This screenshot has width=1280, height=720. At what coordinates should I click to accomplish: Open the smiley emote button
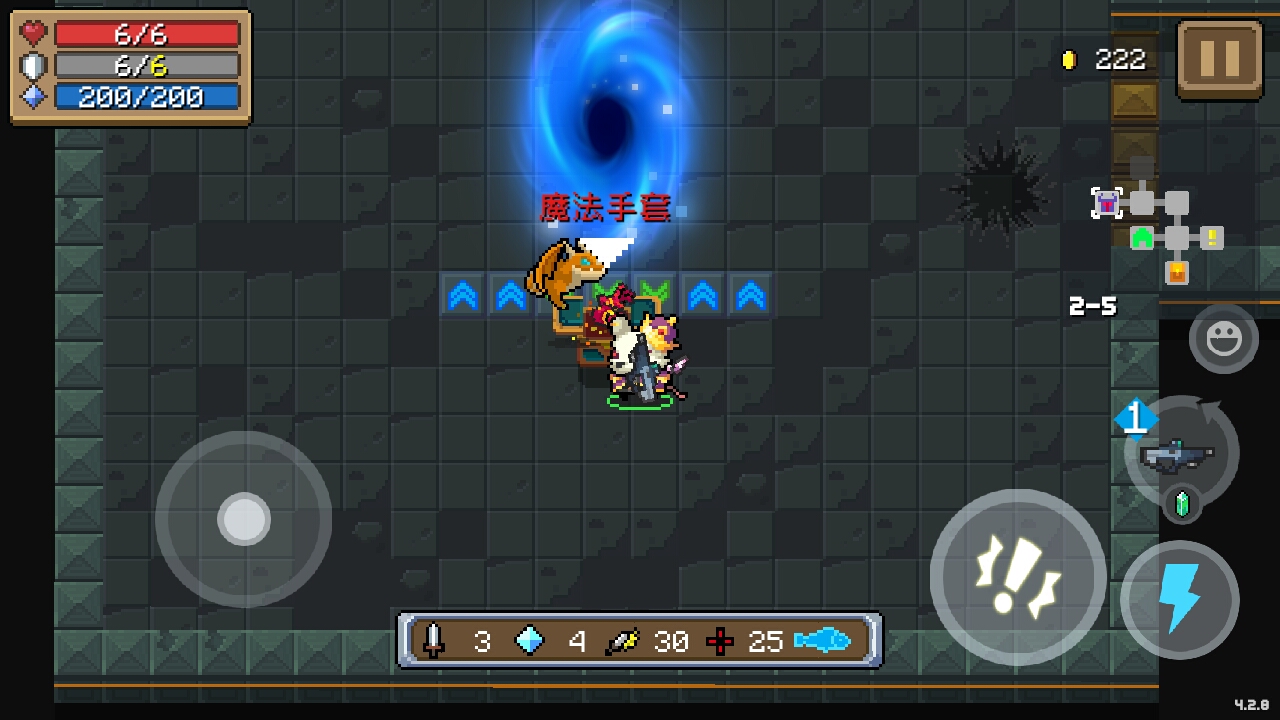[x=1223, y=340]
